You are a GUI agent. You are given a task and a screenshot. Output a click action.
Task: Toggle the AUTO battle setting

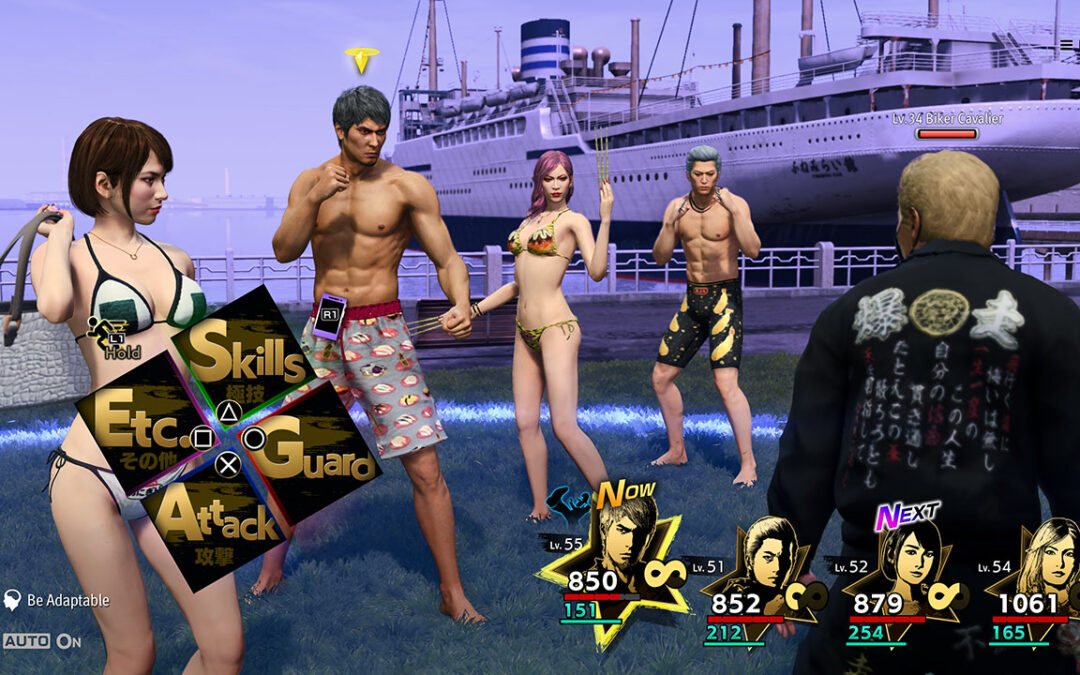[42, 641]
